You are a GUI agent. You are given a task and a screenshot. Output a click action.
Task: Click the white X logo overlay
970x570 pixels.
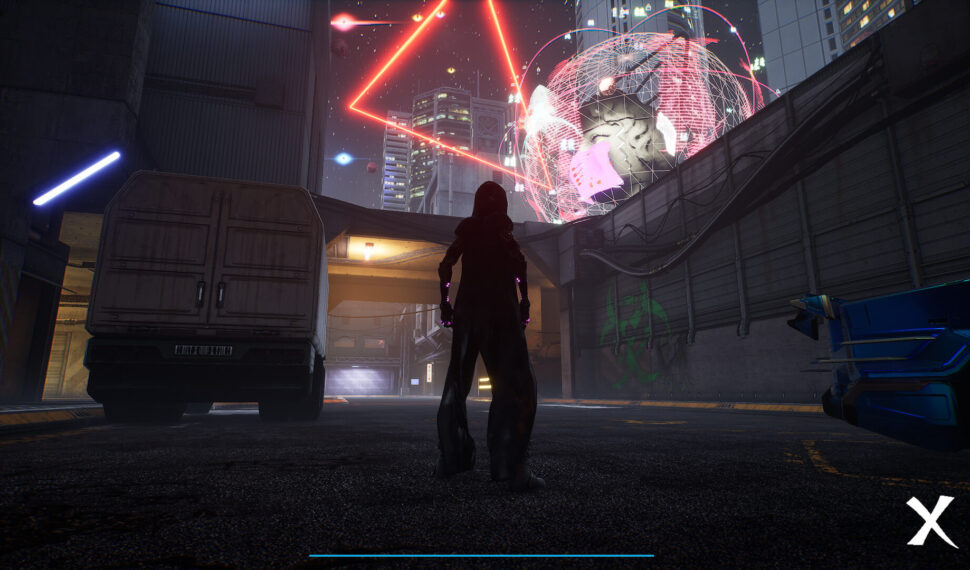[930, 521]
